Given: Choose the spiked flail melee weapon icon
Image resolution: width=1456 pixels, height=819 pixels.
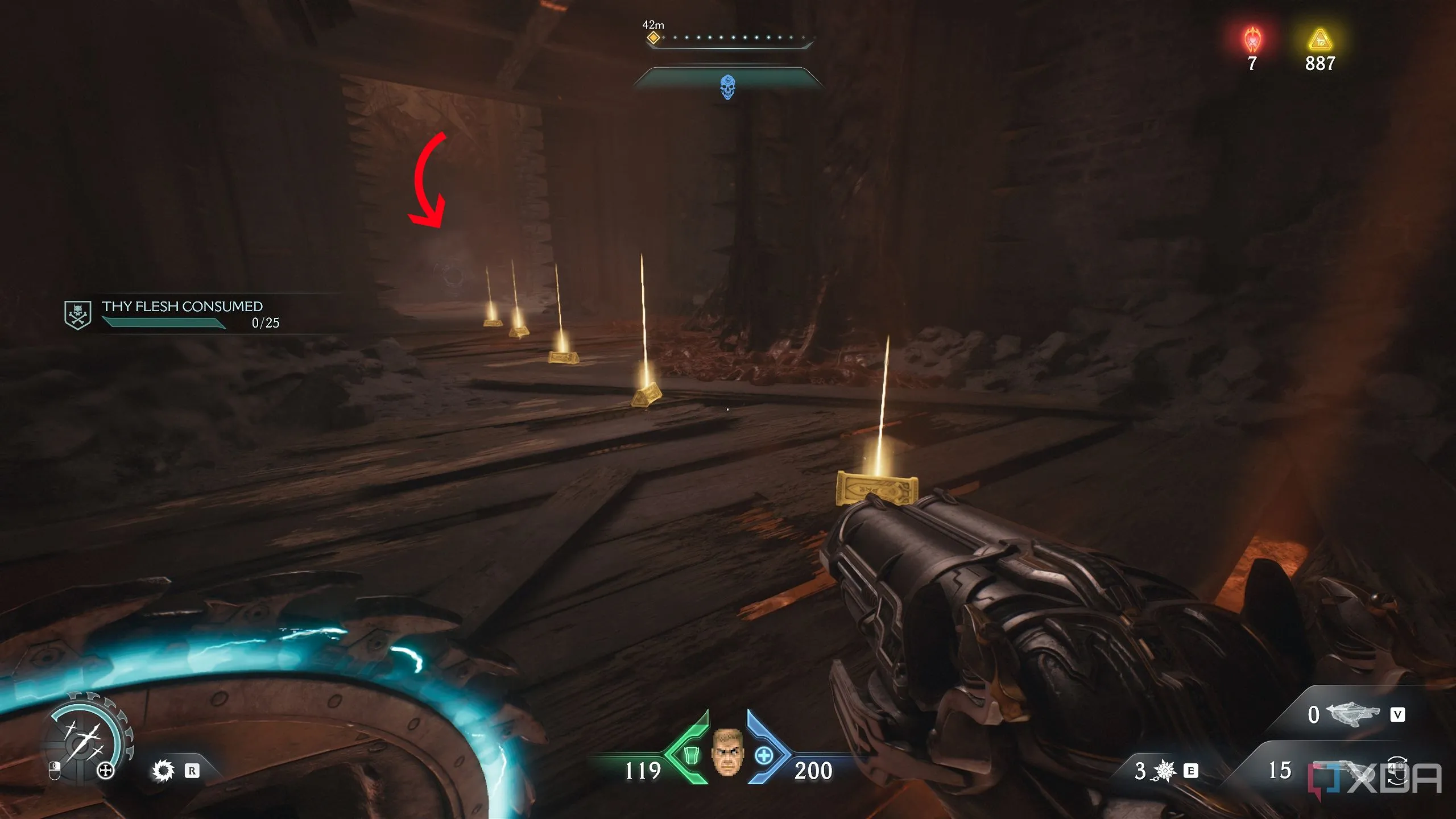Looking at the screenshot, I should pyautogui.click(x=1165, y=771).
